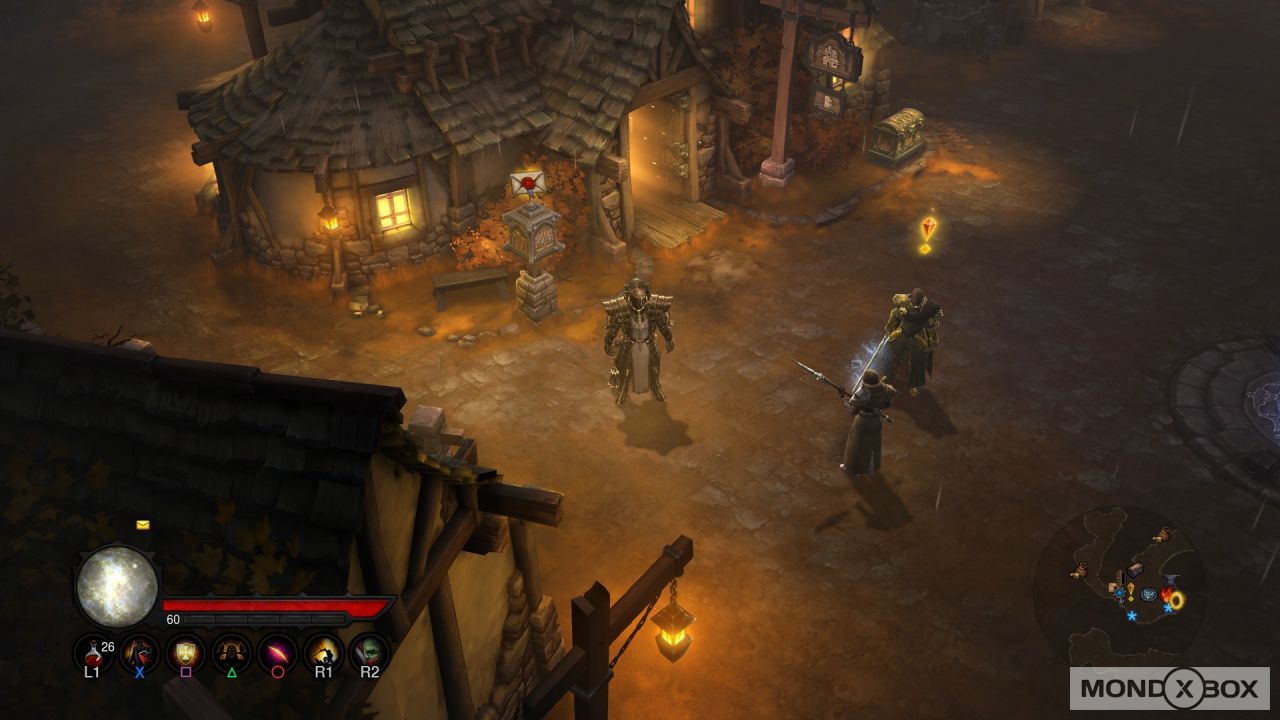
Task: Click the MondoXbox watermark logo
Action: 1169,688
